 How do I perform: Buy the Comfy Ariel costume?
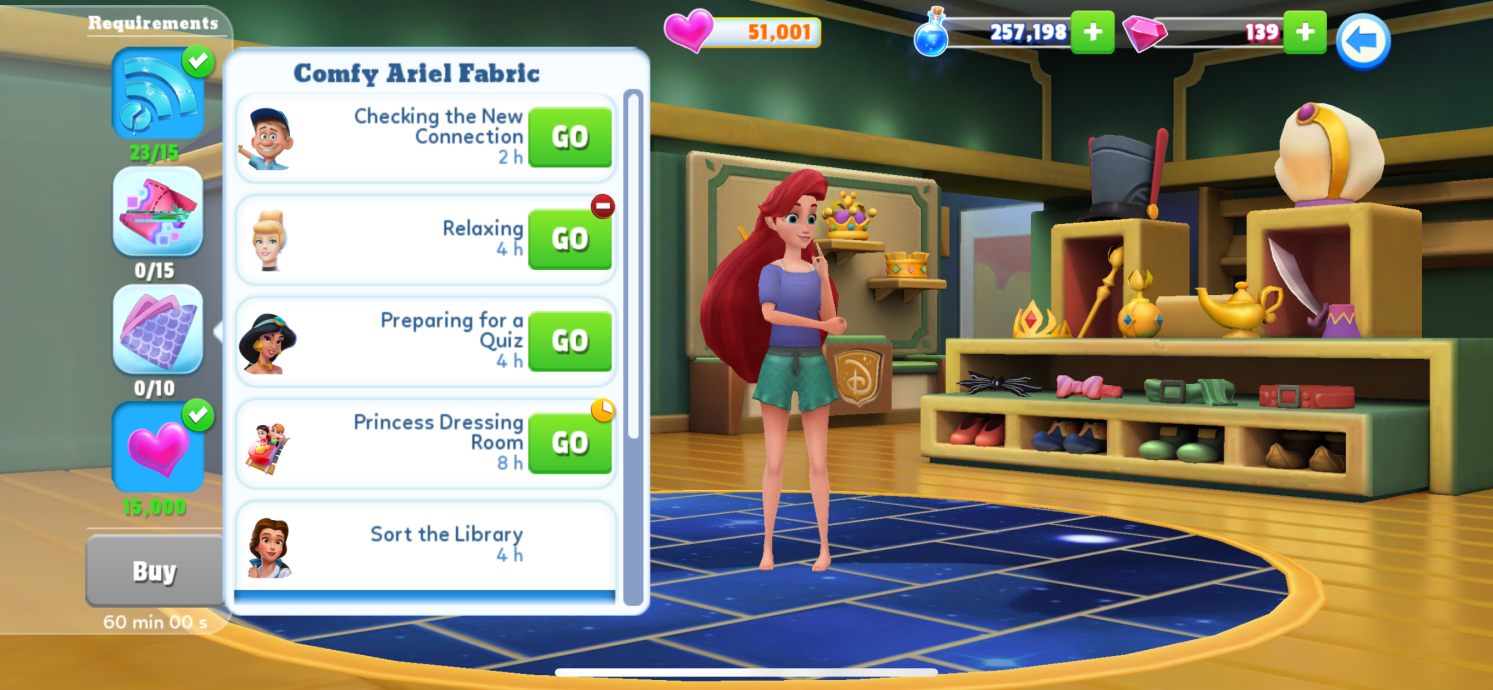click(154, 571)
